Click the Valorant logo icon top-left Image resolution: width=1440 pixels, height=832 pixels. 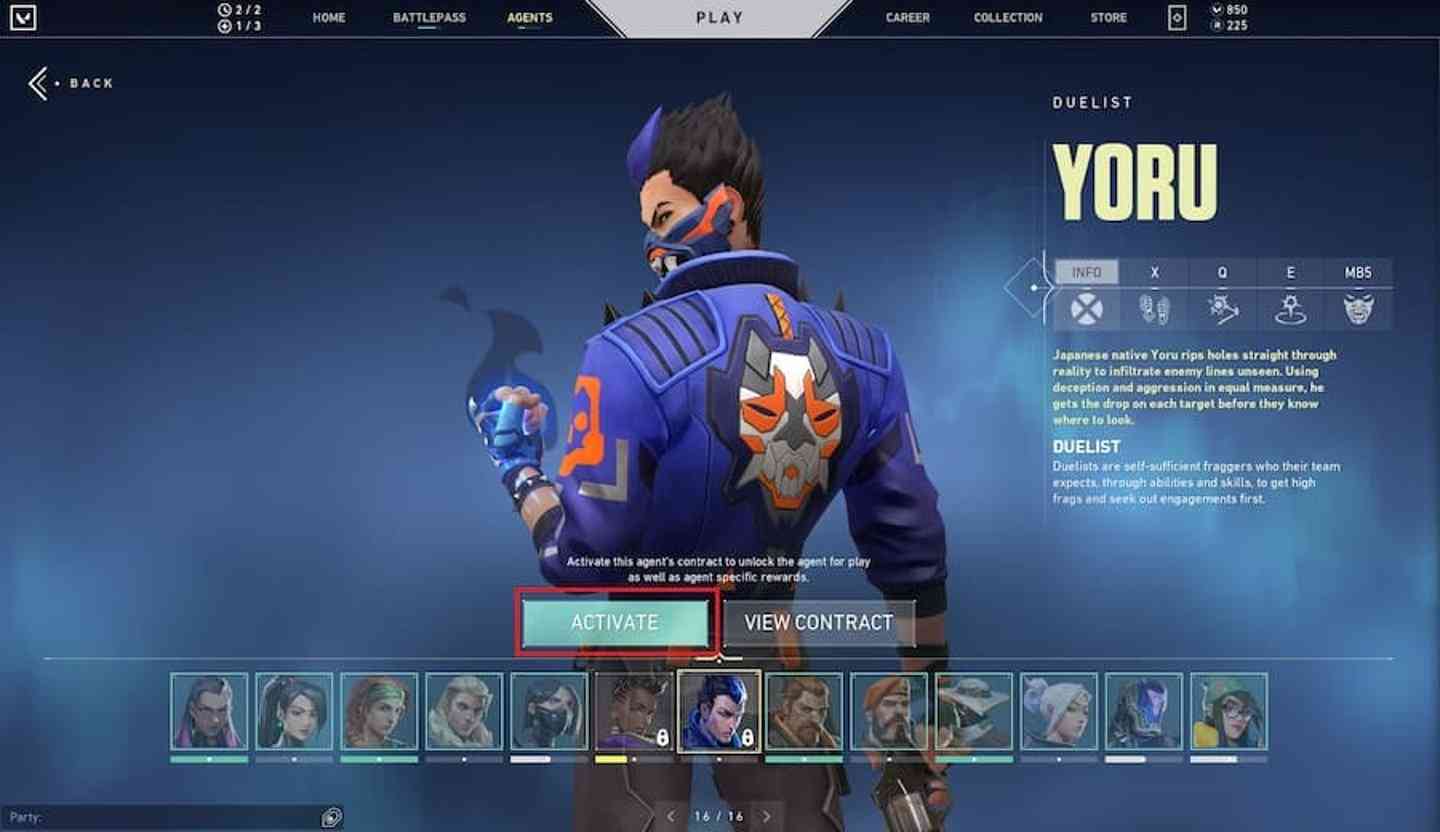coord(22,18)
